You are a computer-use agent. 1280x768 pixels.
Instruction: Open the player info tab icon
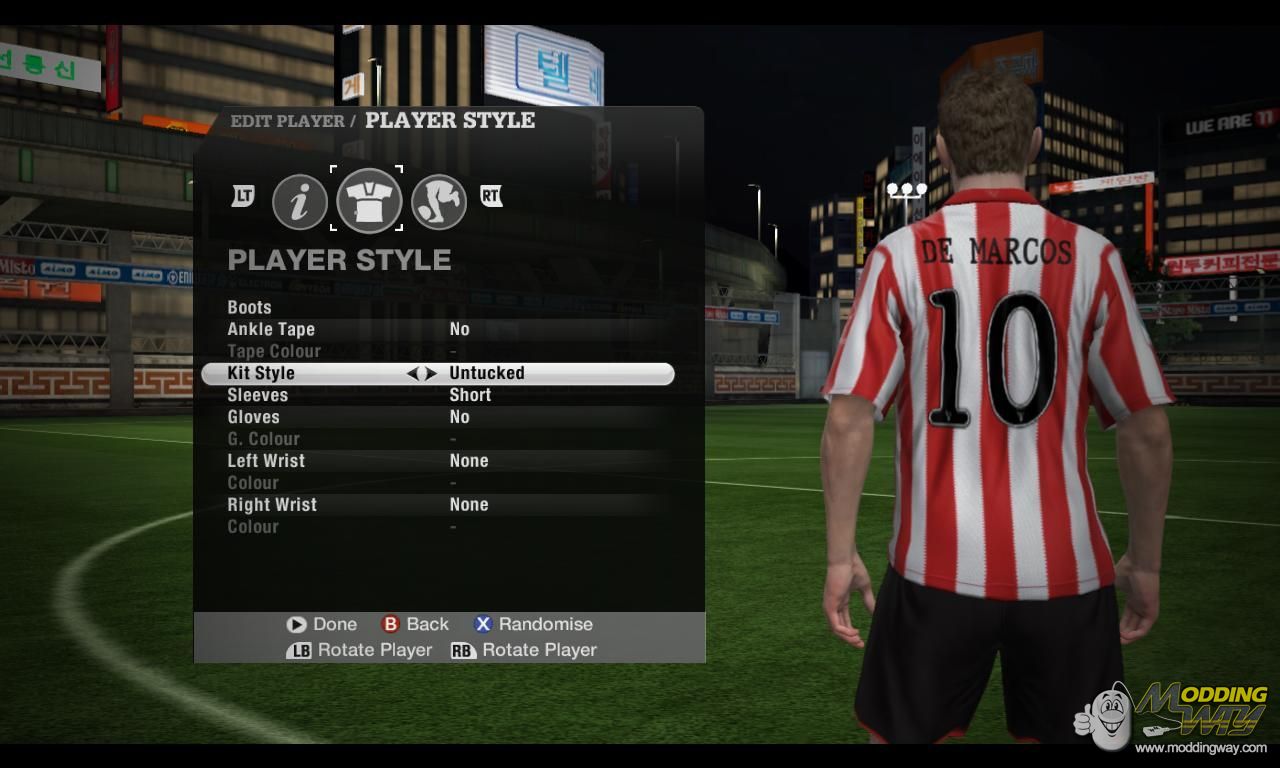(x=300, y=201)
